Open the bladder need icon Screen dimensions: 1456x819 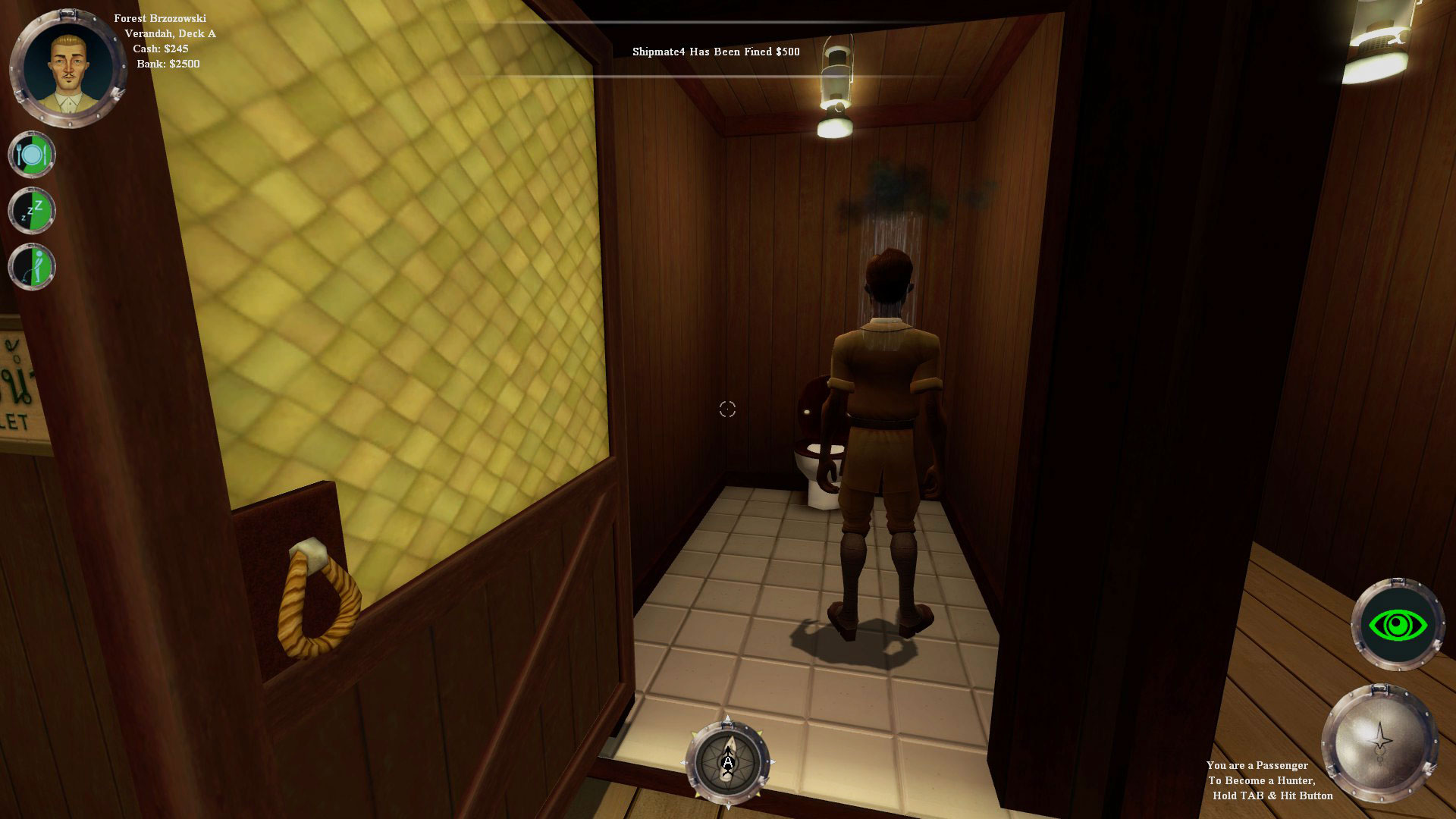point(31,266)
